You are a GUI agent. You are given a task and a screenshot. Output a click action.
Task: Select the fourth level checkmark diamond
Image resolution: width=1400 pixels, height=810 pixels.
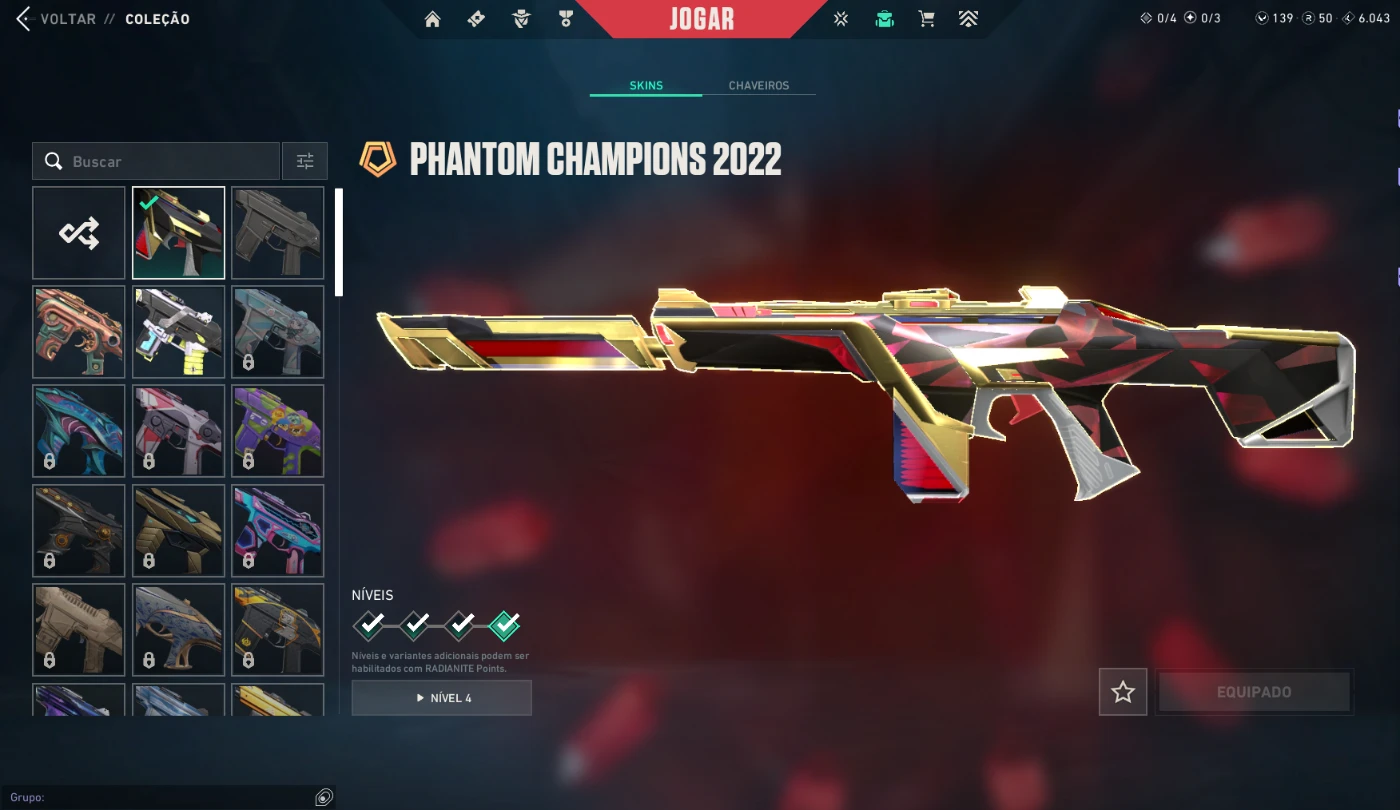(505, 626)
